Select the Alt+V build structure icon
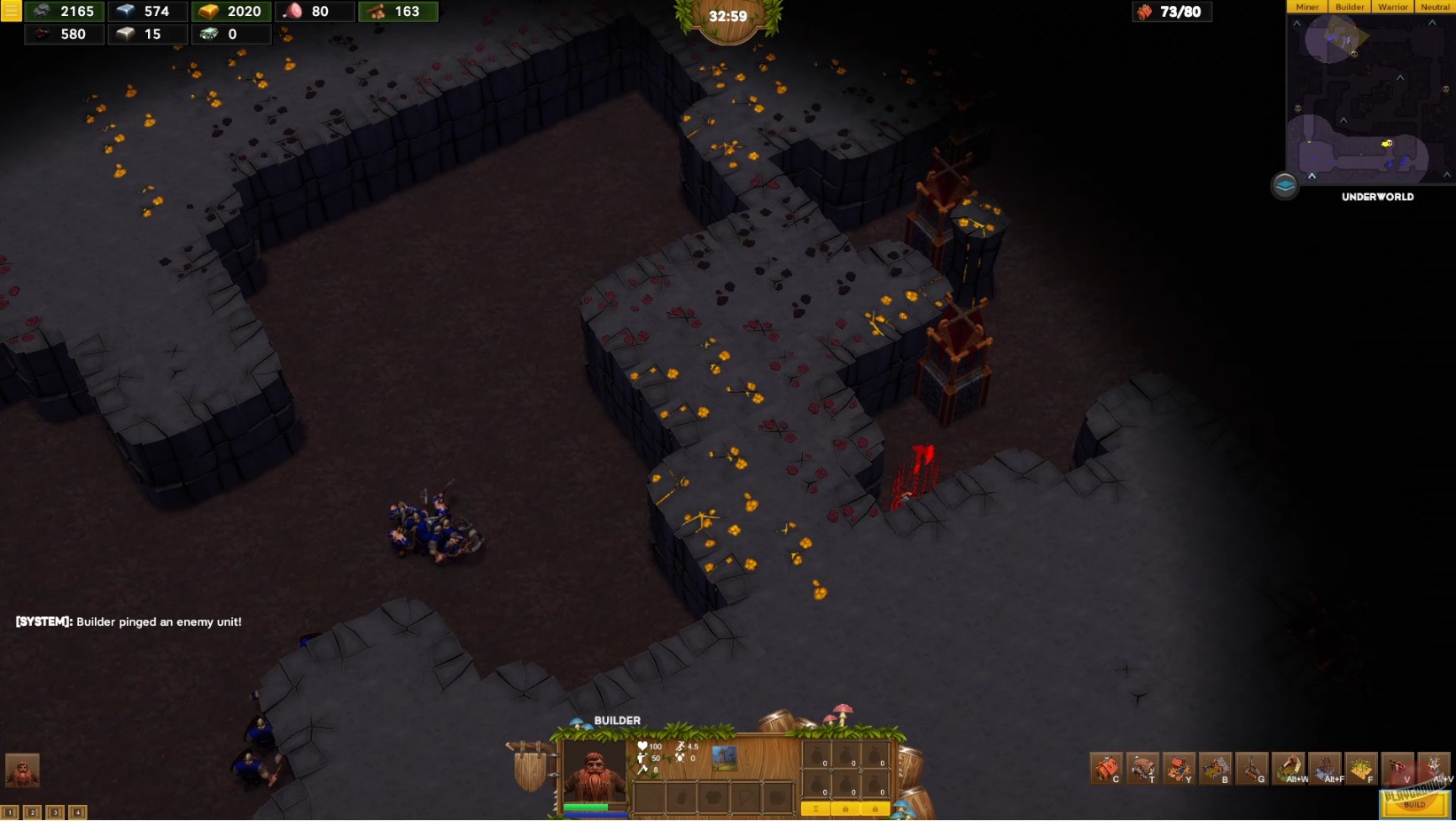This screenshot has height=821, width=1456. (1434, 768)
